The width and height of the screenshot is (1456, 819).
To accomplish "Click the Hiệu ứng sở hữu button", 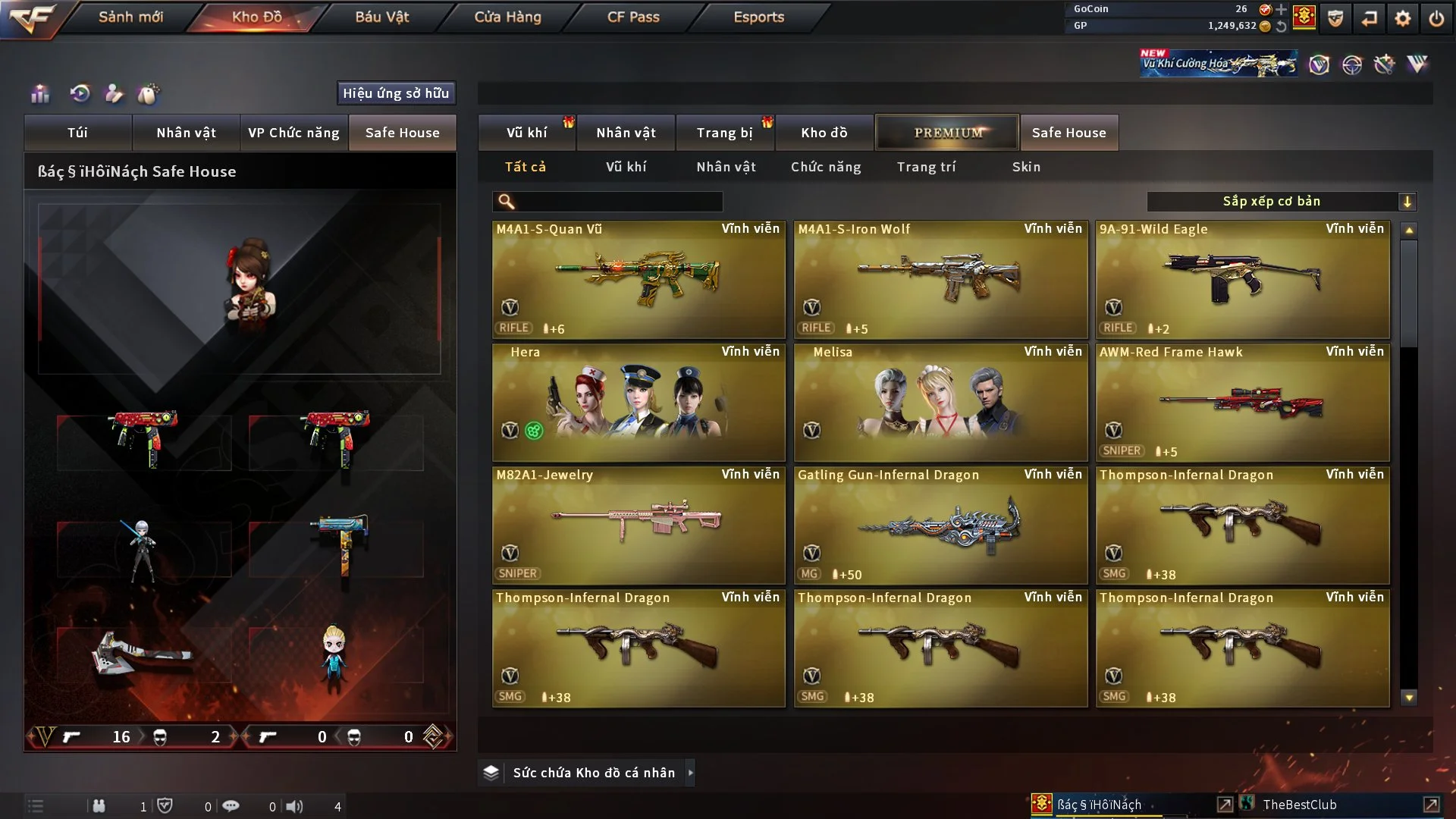I will click(395, 93).
